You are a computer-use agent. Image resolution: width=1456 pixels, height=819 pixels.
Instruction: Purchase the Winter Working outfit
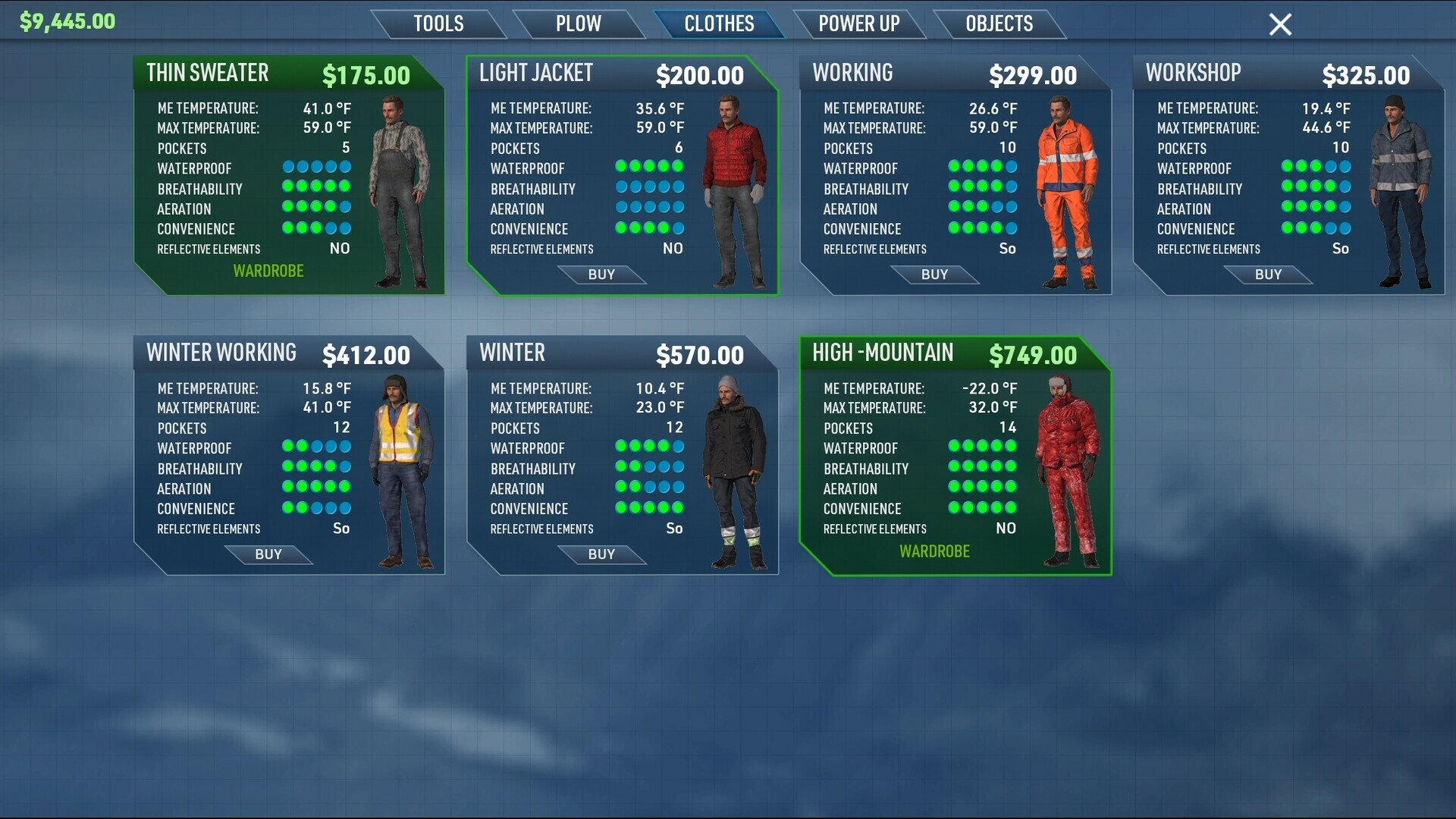coord(268,554)
